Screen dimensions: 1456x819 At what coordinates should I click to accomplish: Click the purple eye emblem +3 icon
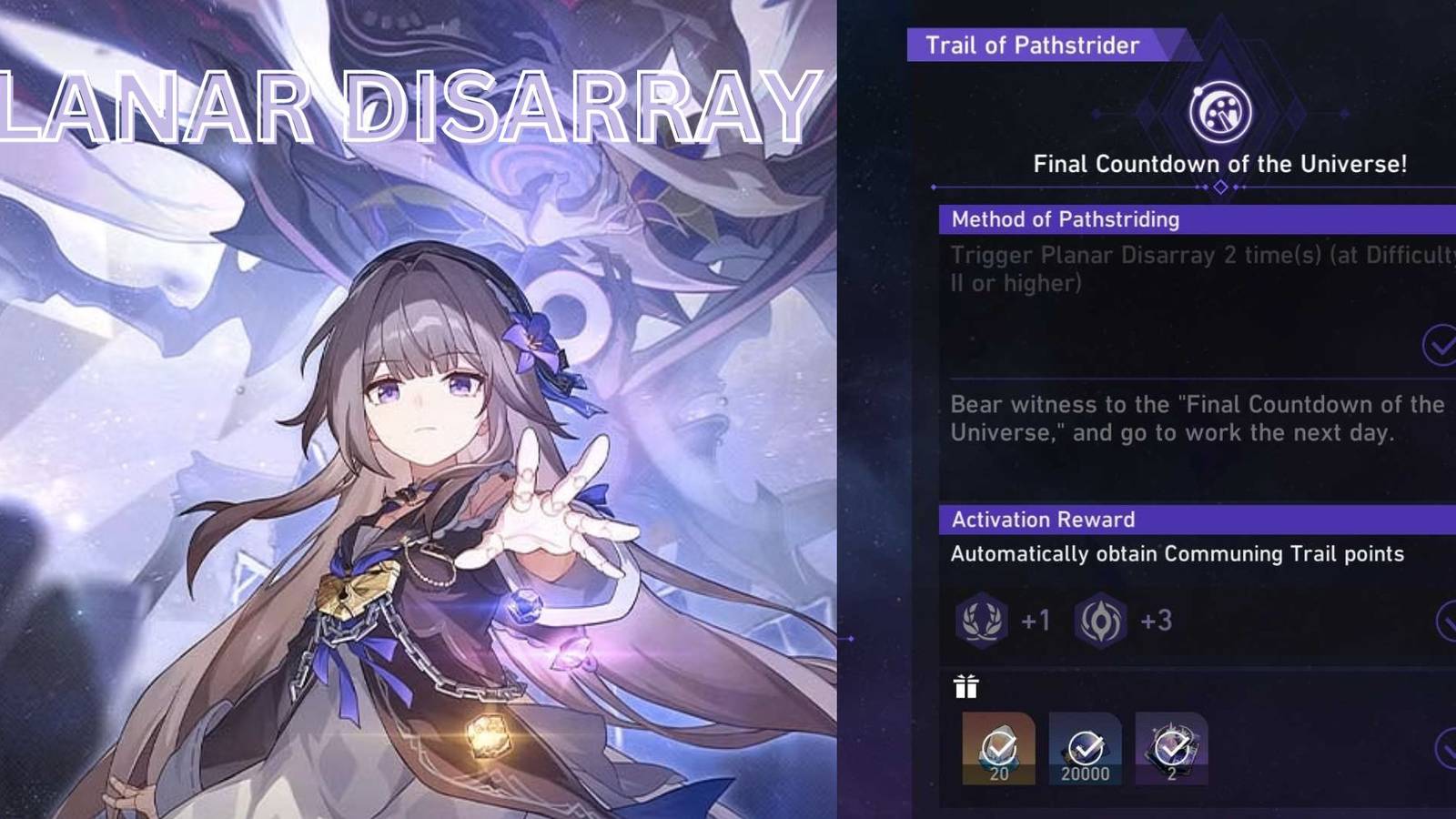pyautogui.click(x=1106, y=620)
